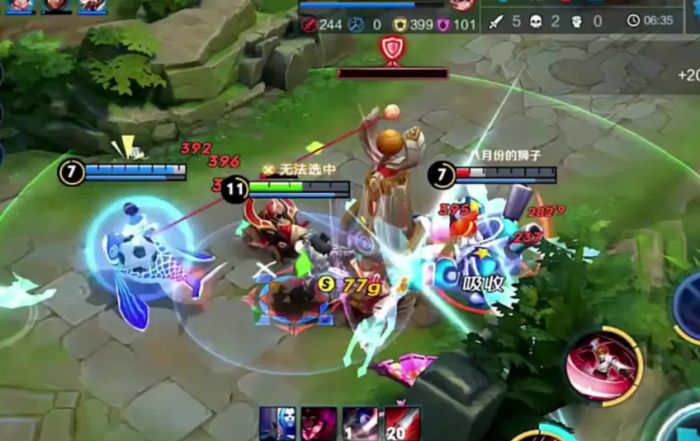The height and width of the screenshot is (441, 700).
Task: Select the blue-haired face icon in bottom bar
Action: (x=277, y=423)
